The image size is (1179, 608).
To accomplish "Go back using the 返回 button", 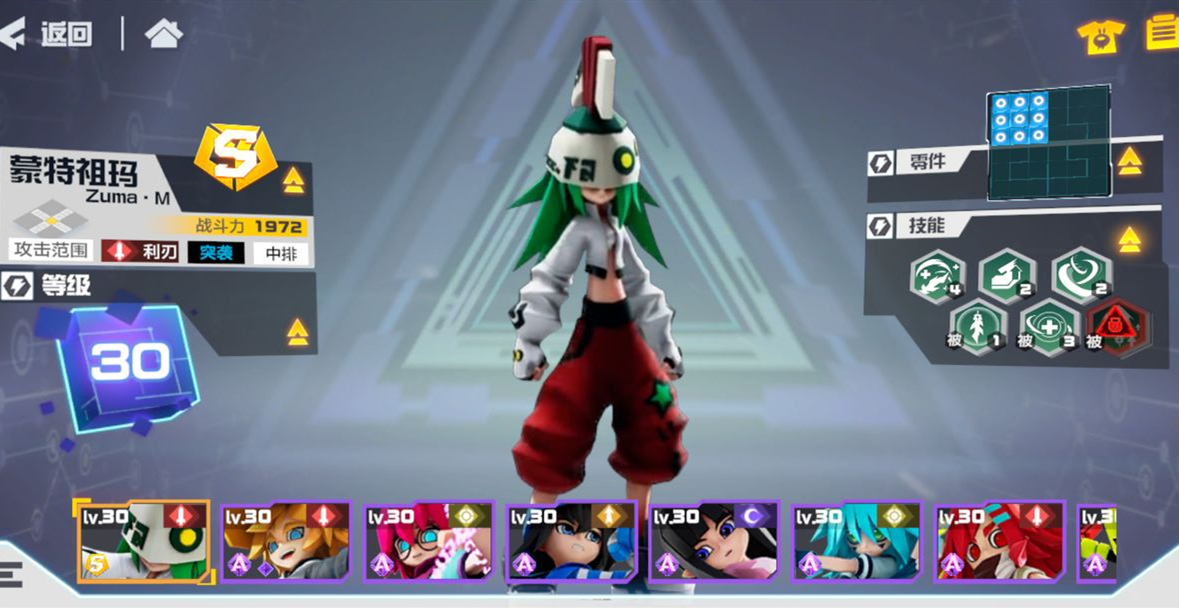I will tap(48, 34).
